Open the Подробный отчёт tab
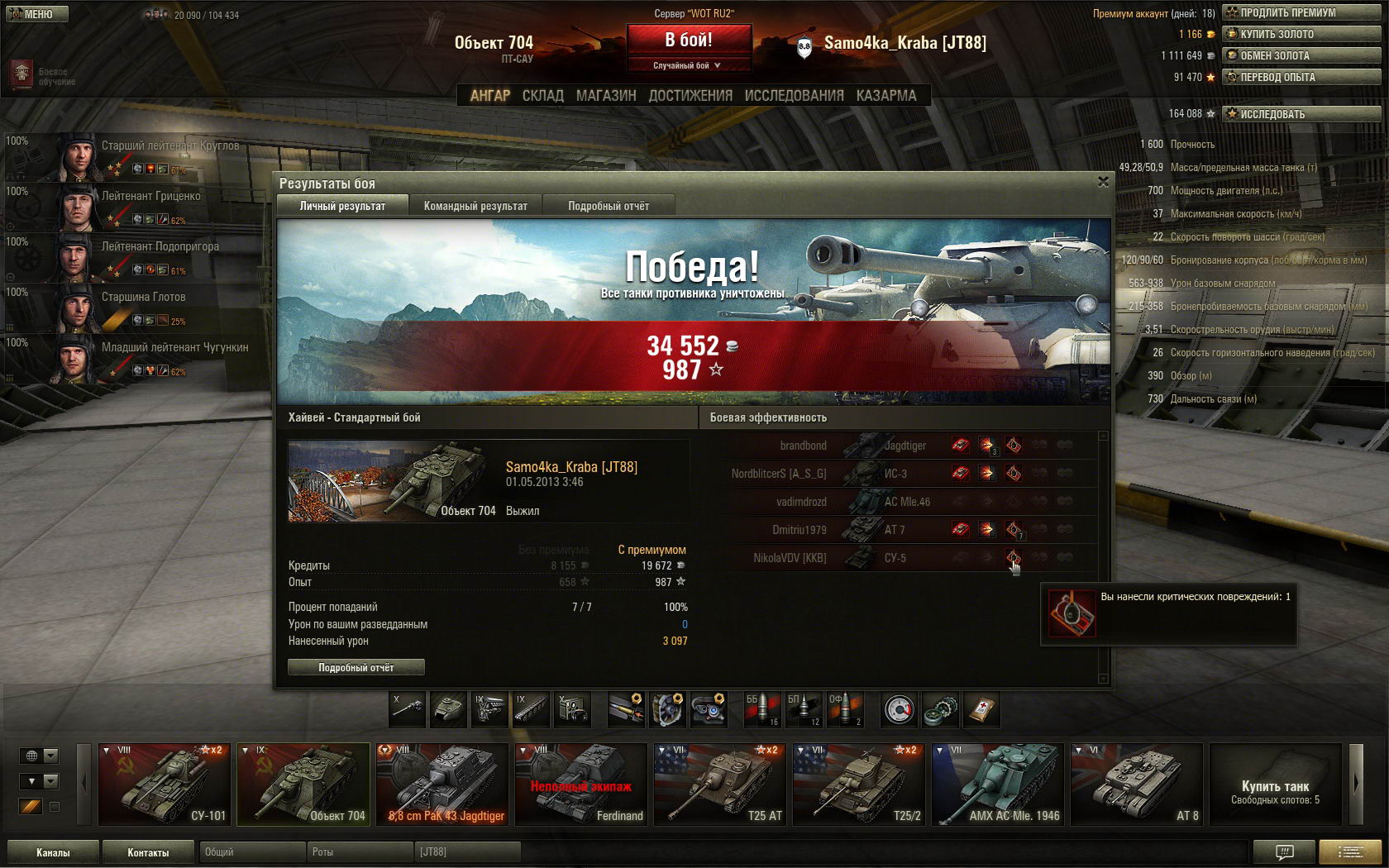 point(609,206)
